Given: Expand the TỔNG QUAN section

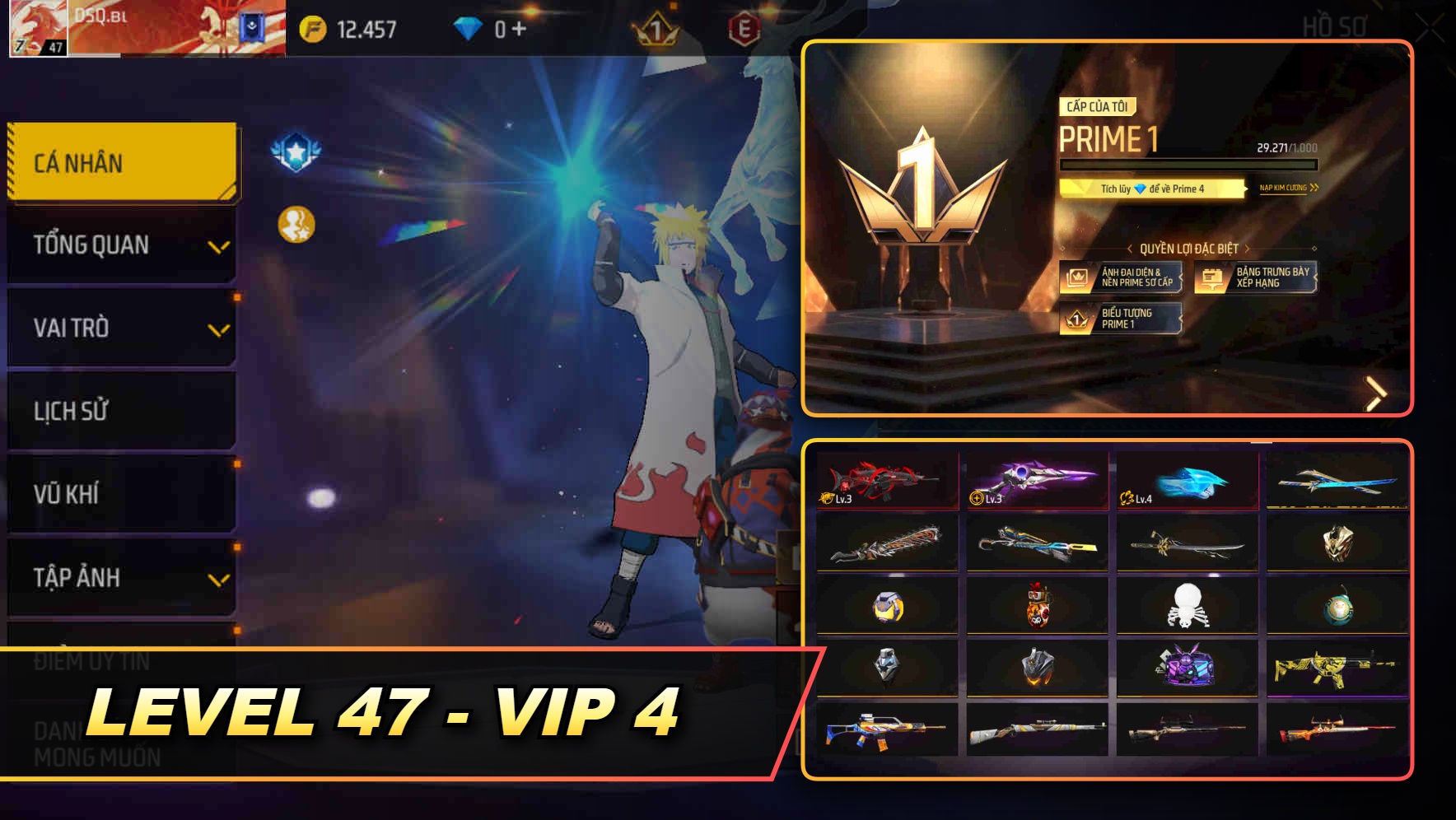Looking at the screenshot, I should coord(121,245).
